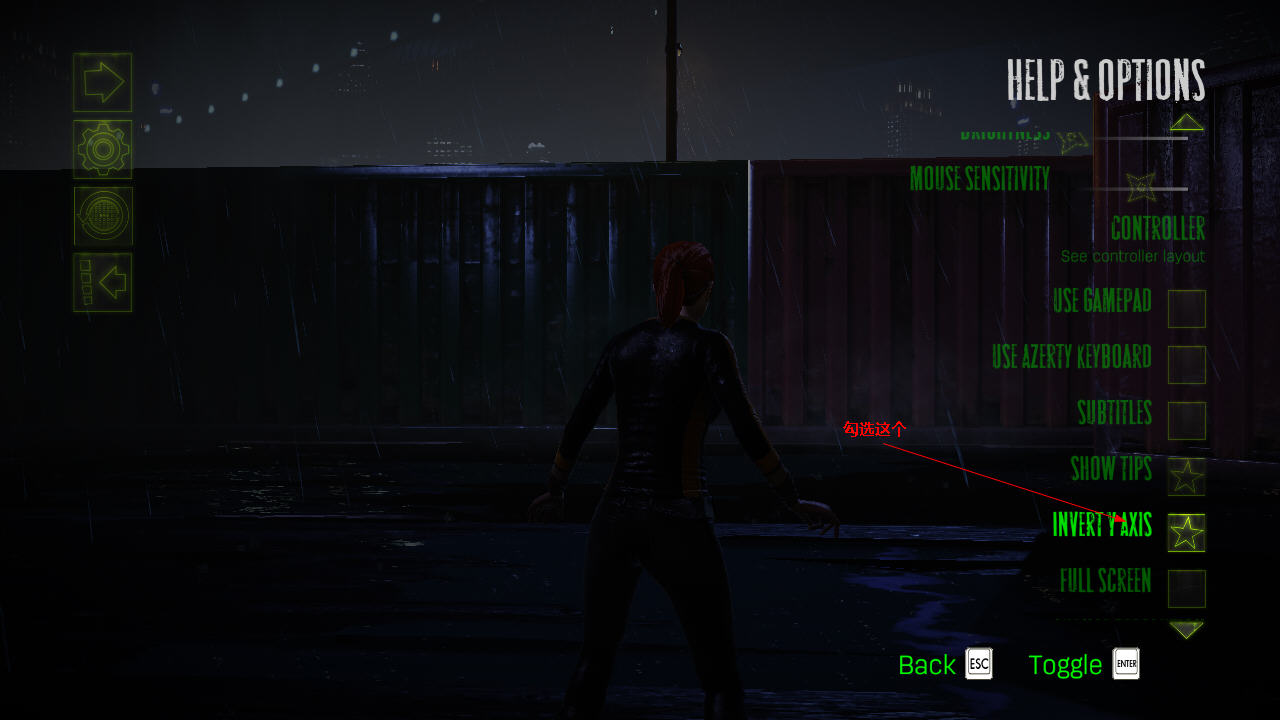This screenshot has height=720, width=1280.
Task: Open the gear settings icon
Action: (x=102, y=149)
